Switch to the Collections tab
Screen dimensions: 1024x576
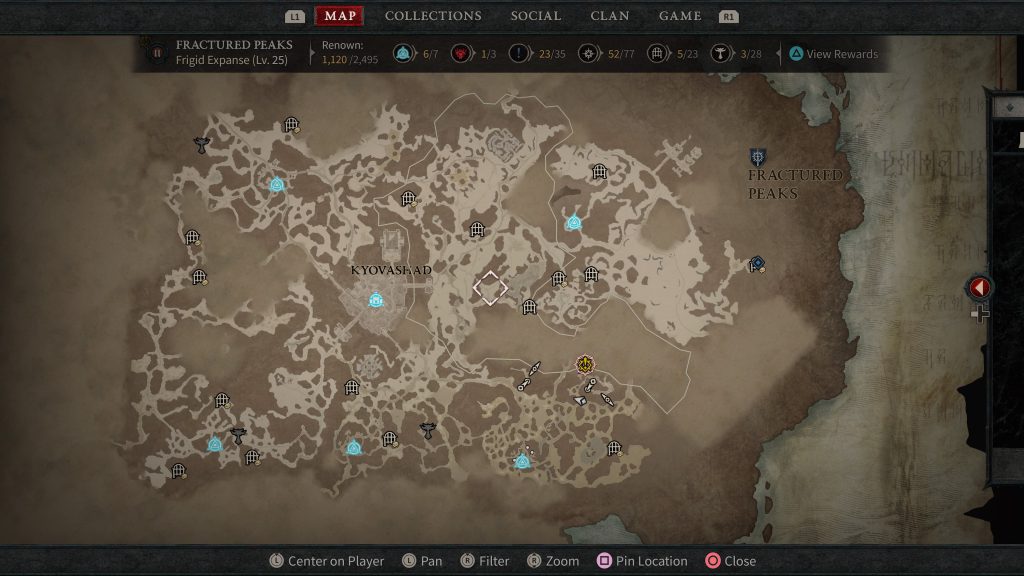coord(433,16)
